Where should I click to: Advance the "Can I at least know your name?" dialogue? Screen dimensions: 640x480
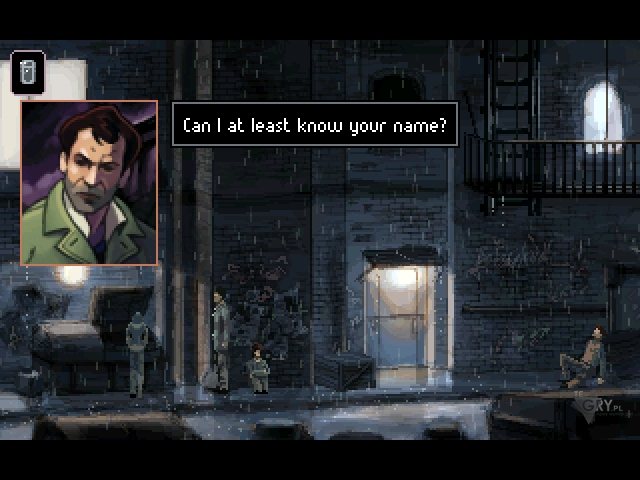pyautogui.click(x=315, y=126)
